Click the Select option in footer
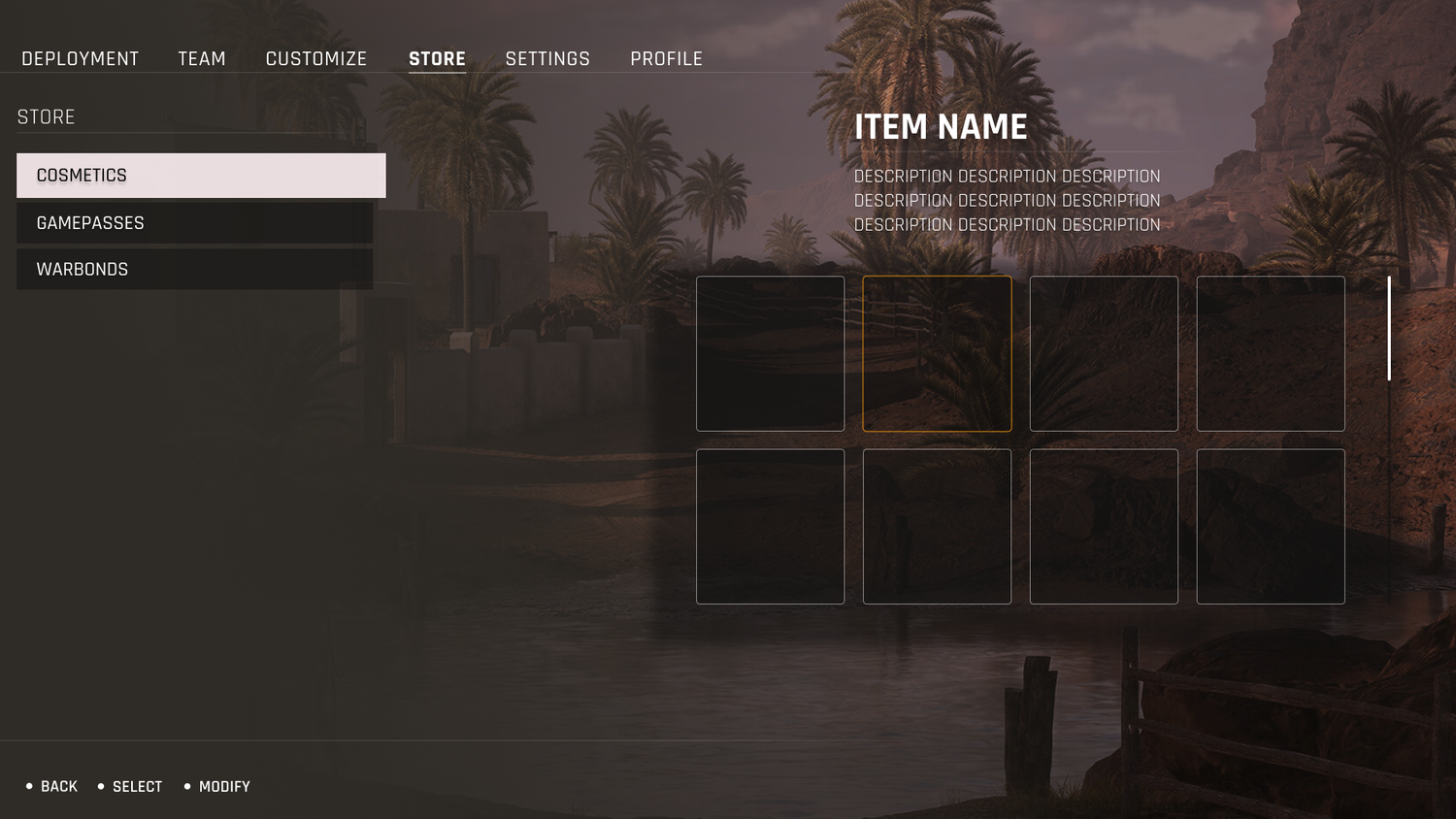The height and width of the screenshot is (819, 1456). pos(137,787)
